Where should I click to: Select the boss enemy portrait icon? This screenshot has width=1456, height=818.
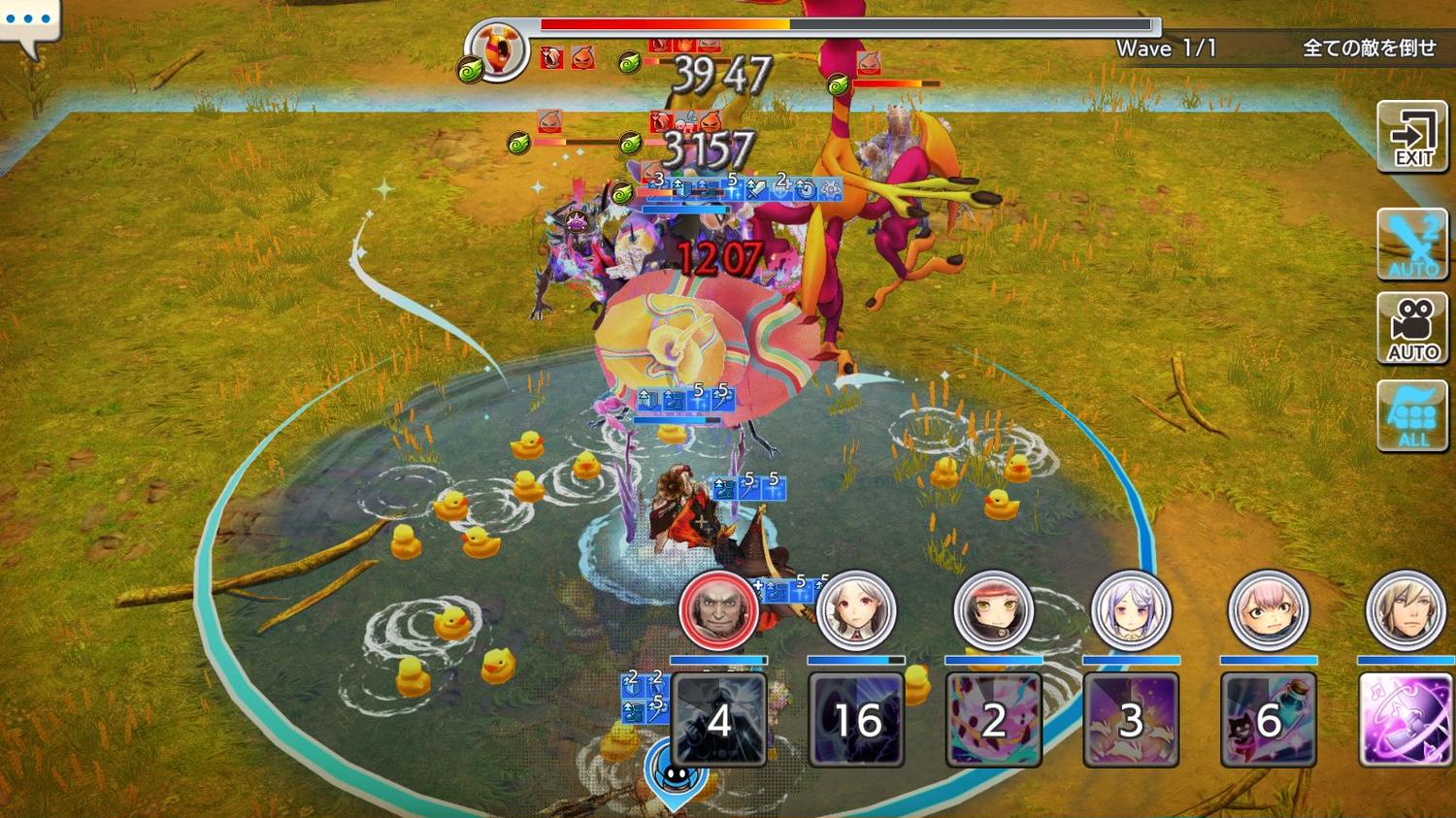[497, 49]
